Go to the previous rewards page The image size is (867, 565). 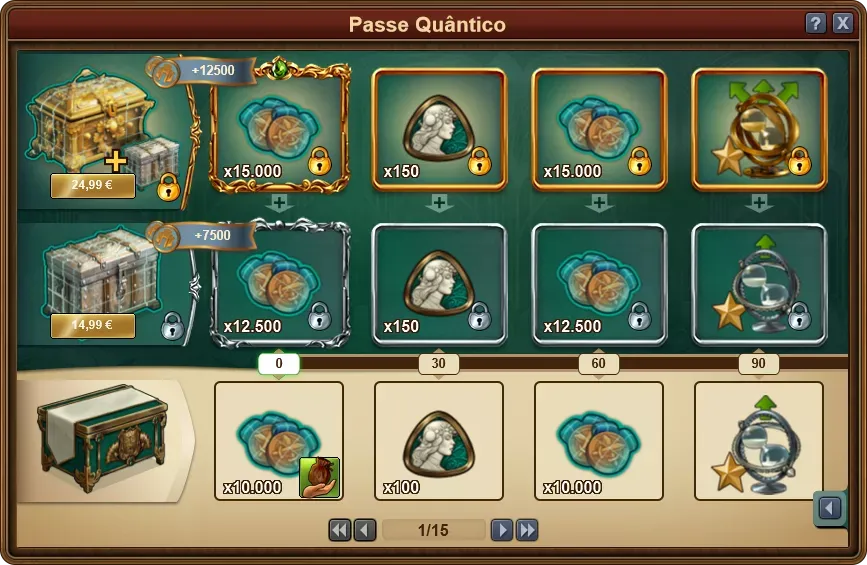point(365,530)
